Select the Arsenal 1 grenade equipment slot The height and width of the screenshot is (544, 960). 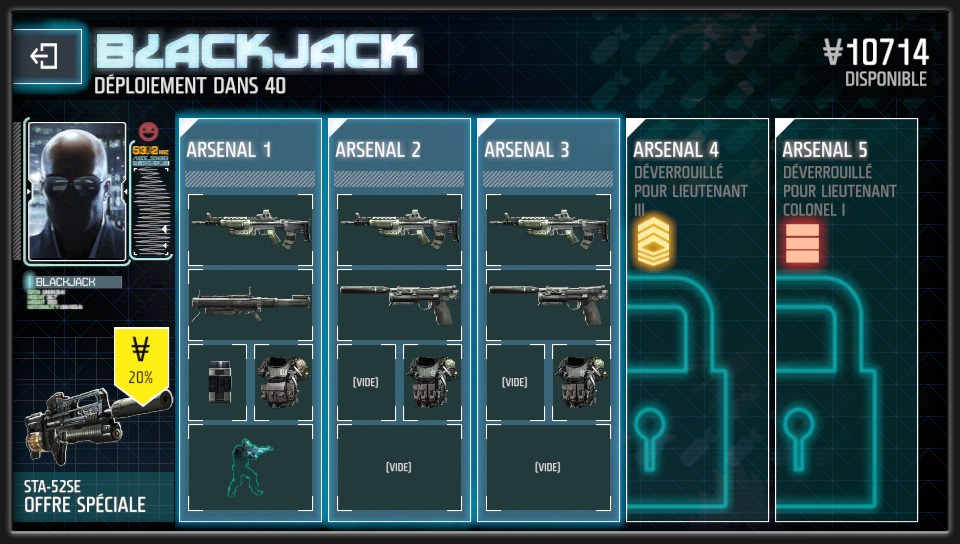pyautogui.click(x=218, y=382)
